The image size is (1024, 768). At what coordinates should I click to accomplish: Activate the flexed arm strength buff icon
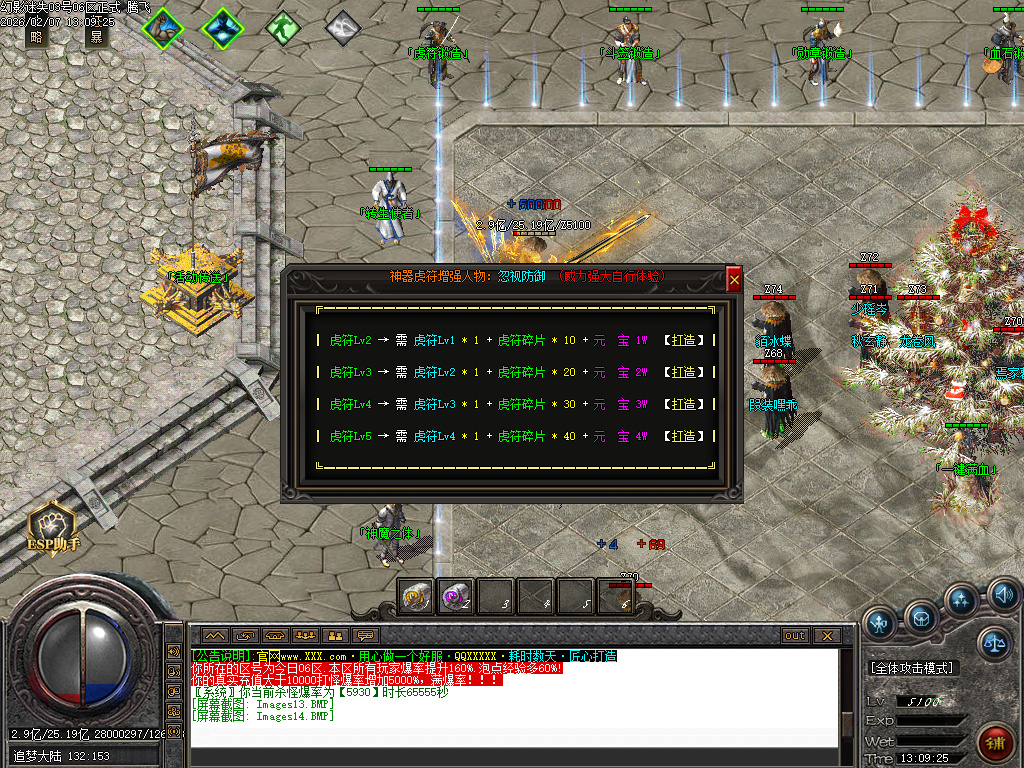coord(162,28)
